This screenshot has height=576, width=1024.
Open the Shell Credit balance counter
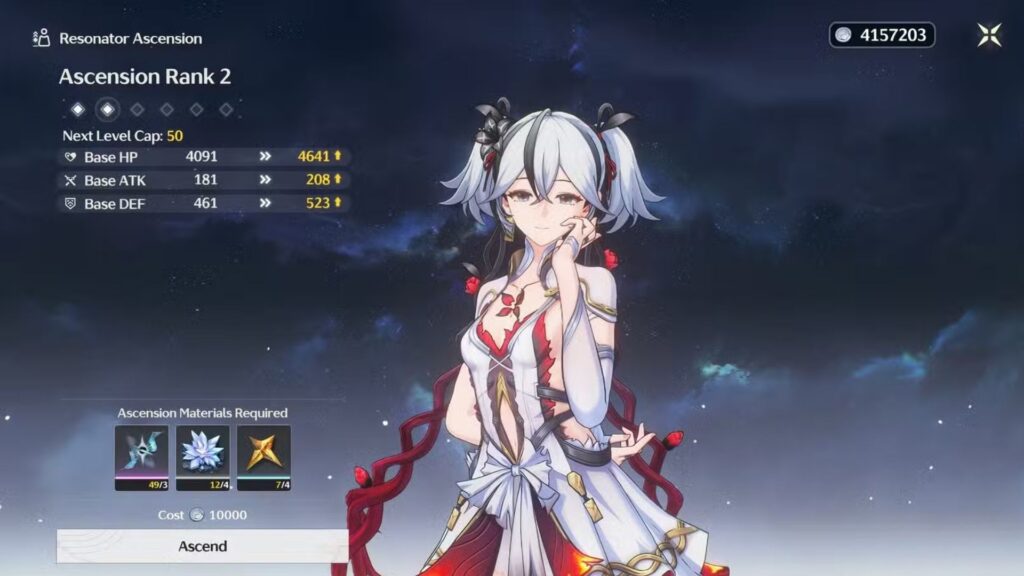coord(882,35)
